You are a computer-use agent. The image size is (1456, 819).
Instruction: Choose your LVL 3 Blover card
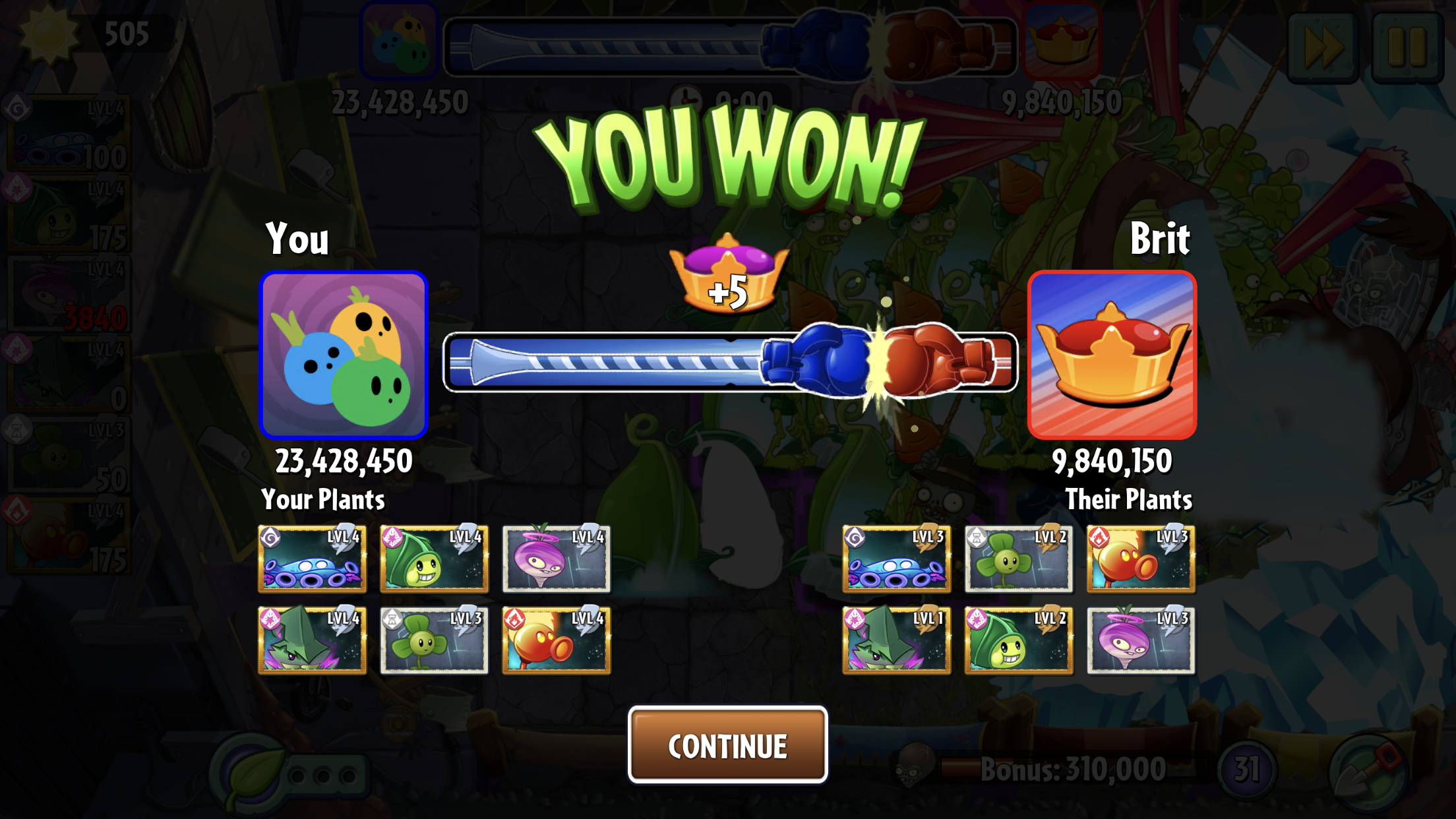pos(434,640)
